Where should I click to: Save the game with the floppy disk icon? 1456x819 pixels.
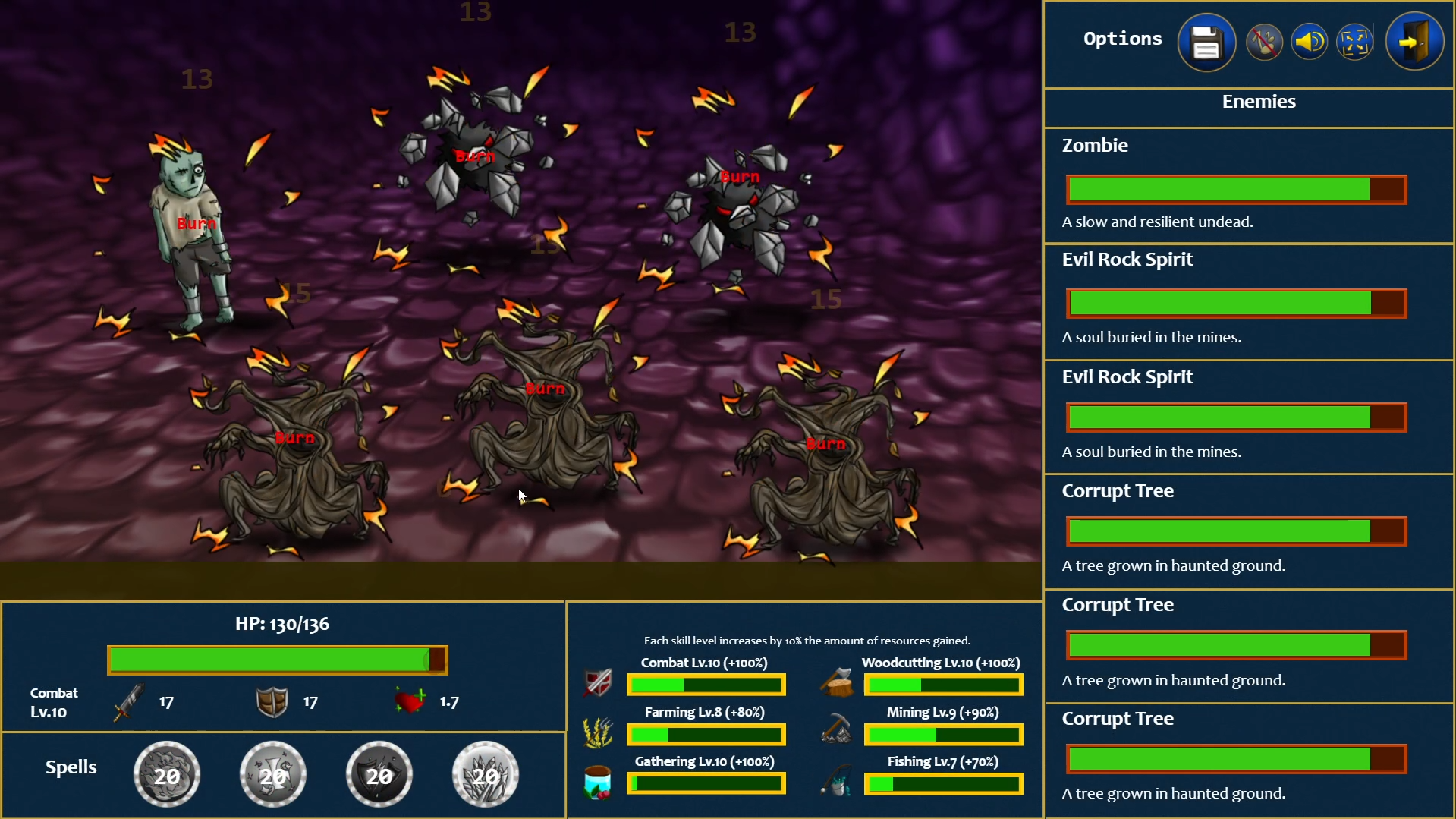[1206, 42]
